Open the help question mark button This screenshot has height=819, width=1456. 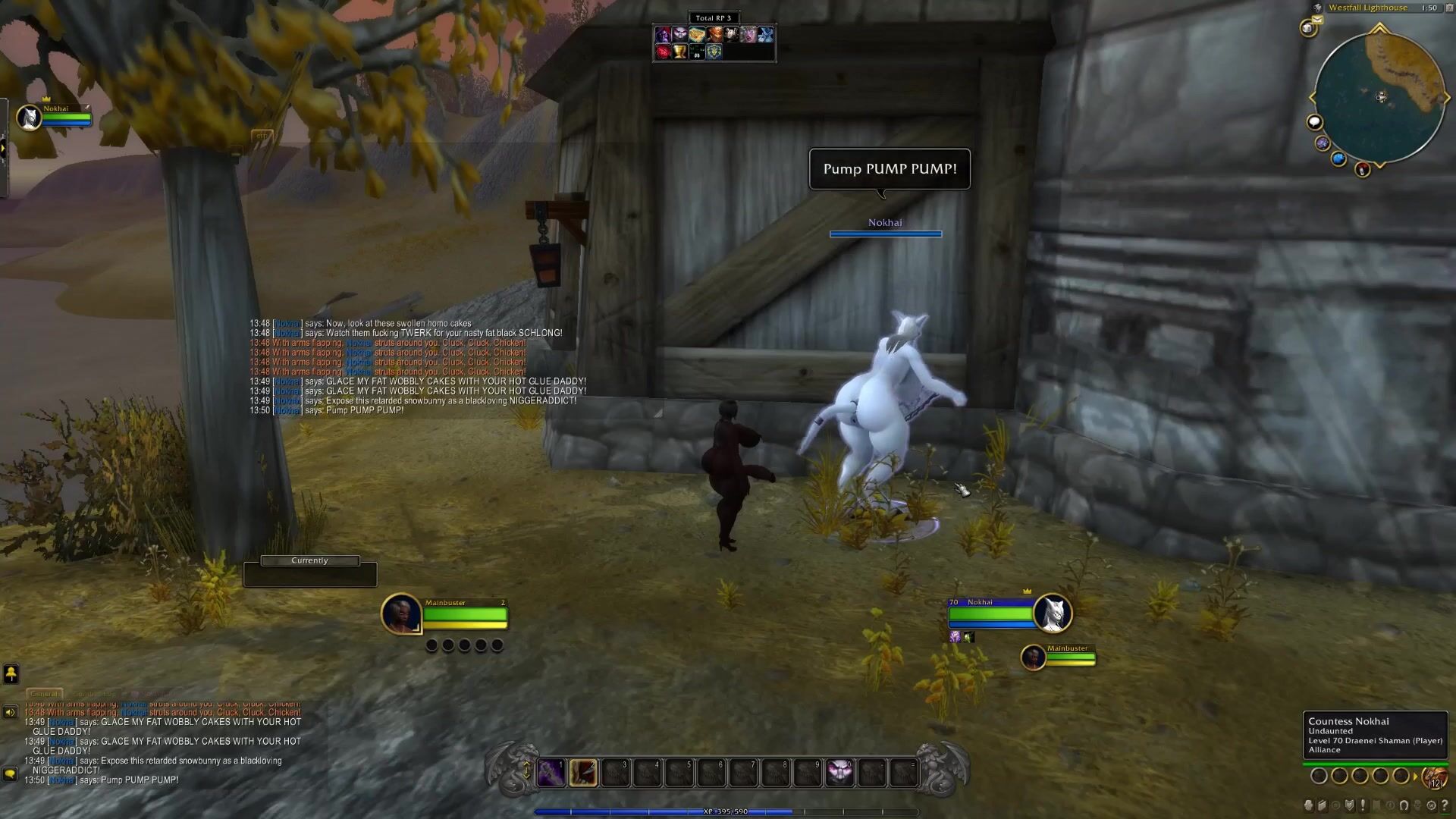[x=1445, y=805]
